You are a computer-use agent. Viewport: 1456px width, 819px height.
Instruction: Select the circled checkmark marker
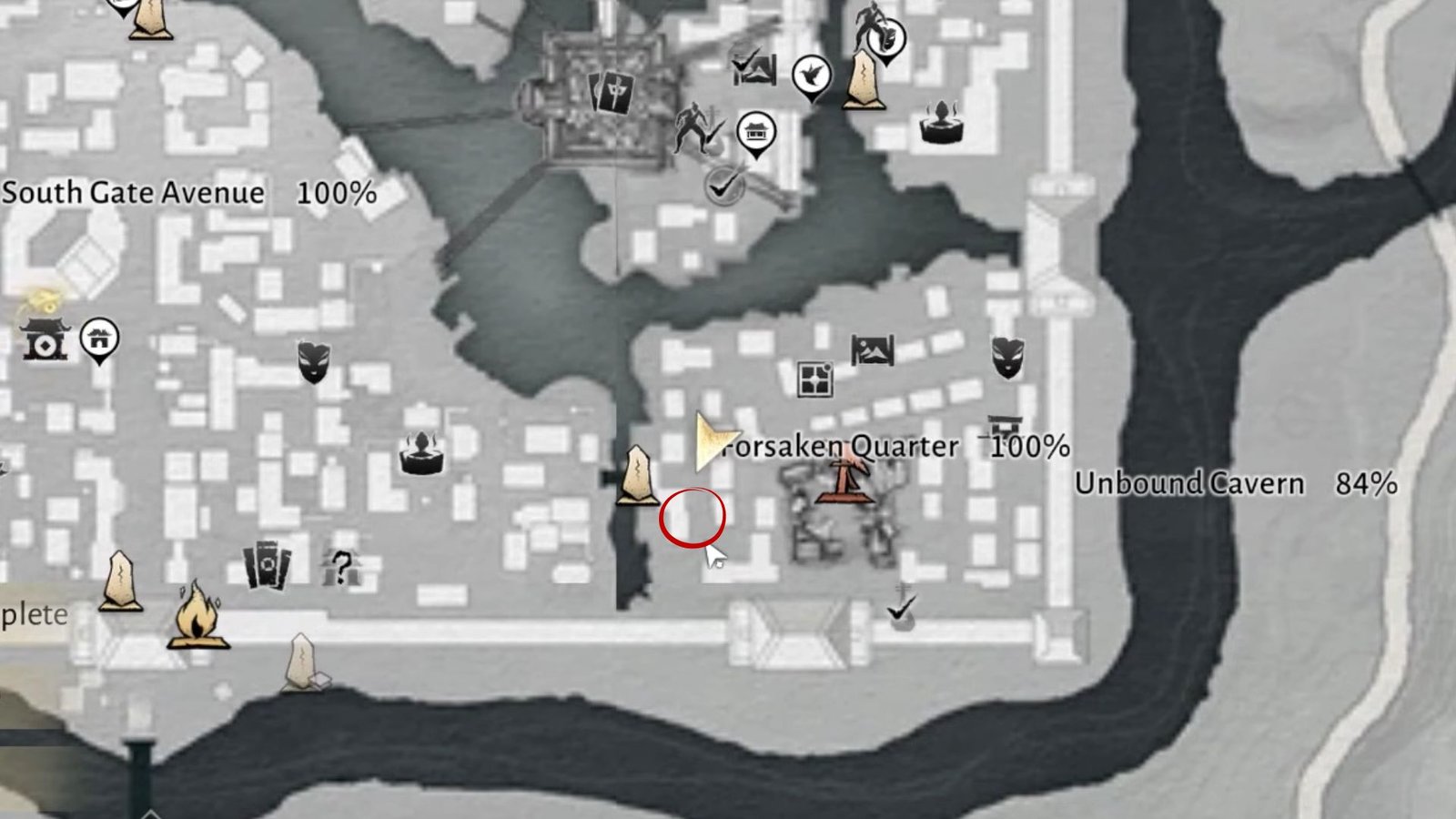pyautogui.click(x=724, y=187)
